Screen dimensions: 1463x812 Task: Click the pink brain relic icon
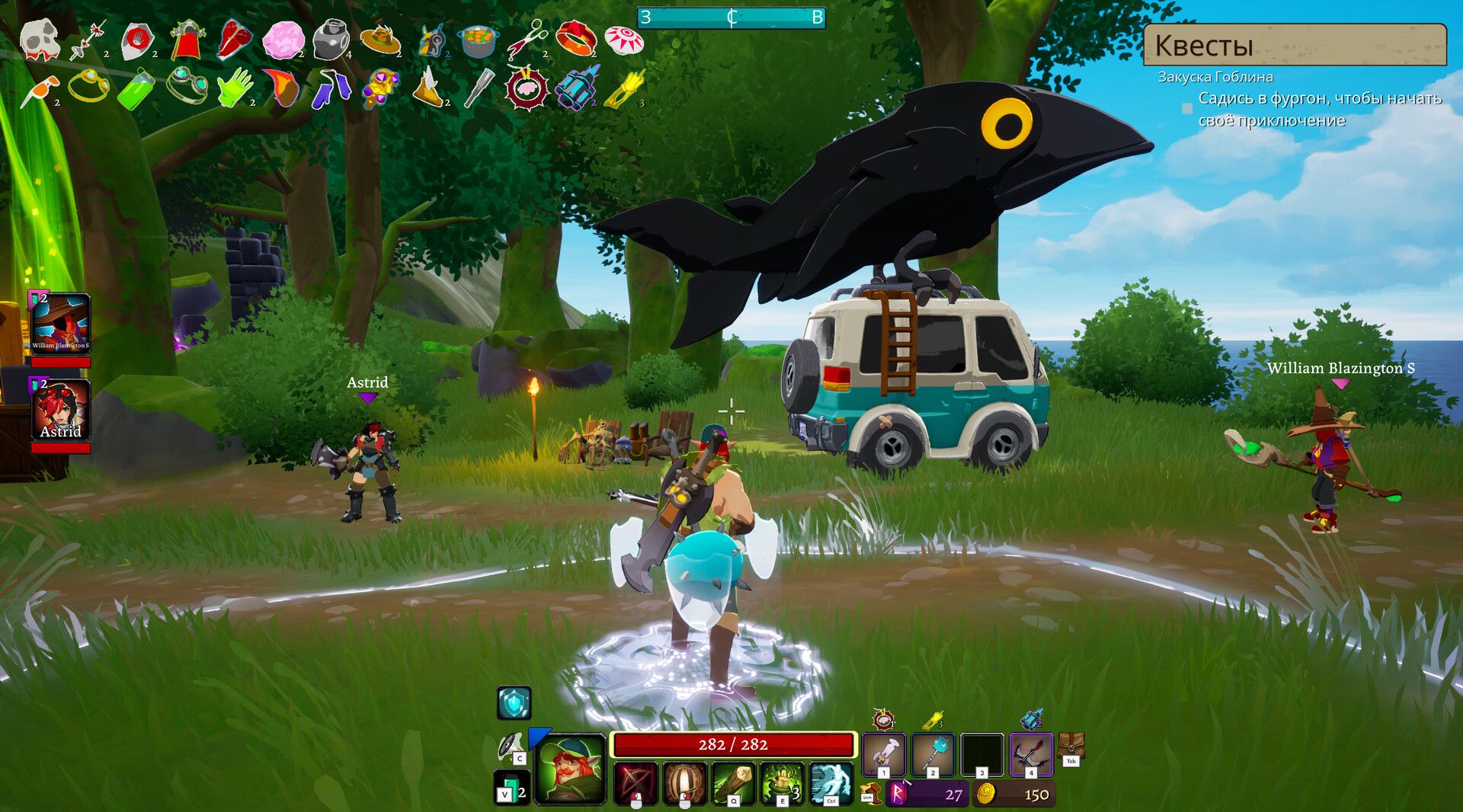coord(283,40)
